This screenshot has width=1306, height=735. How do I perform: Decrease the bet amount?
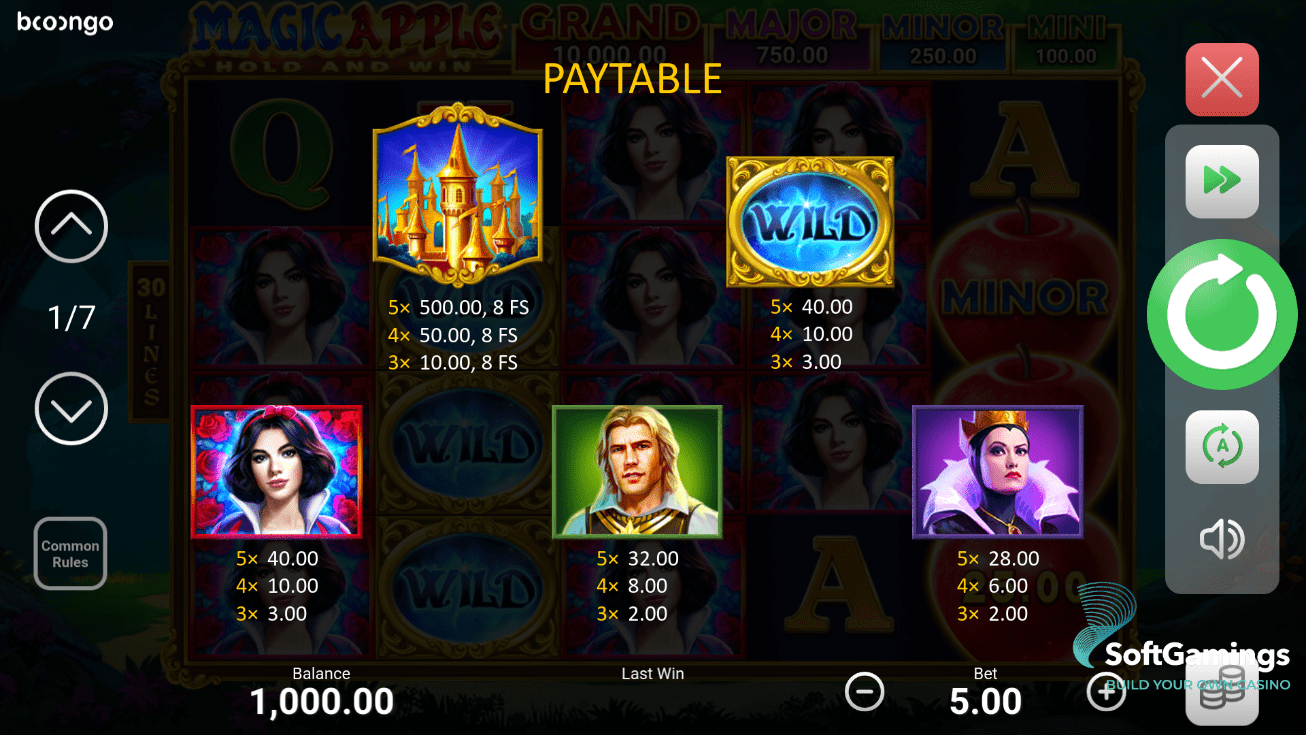(x=864, y=691)
